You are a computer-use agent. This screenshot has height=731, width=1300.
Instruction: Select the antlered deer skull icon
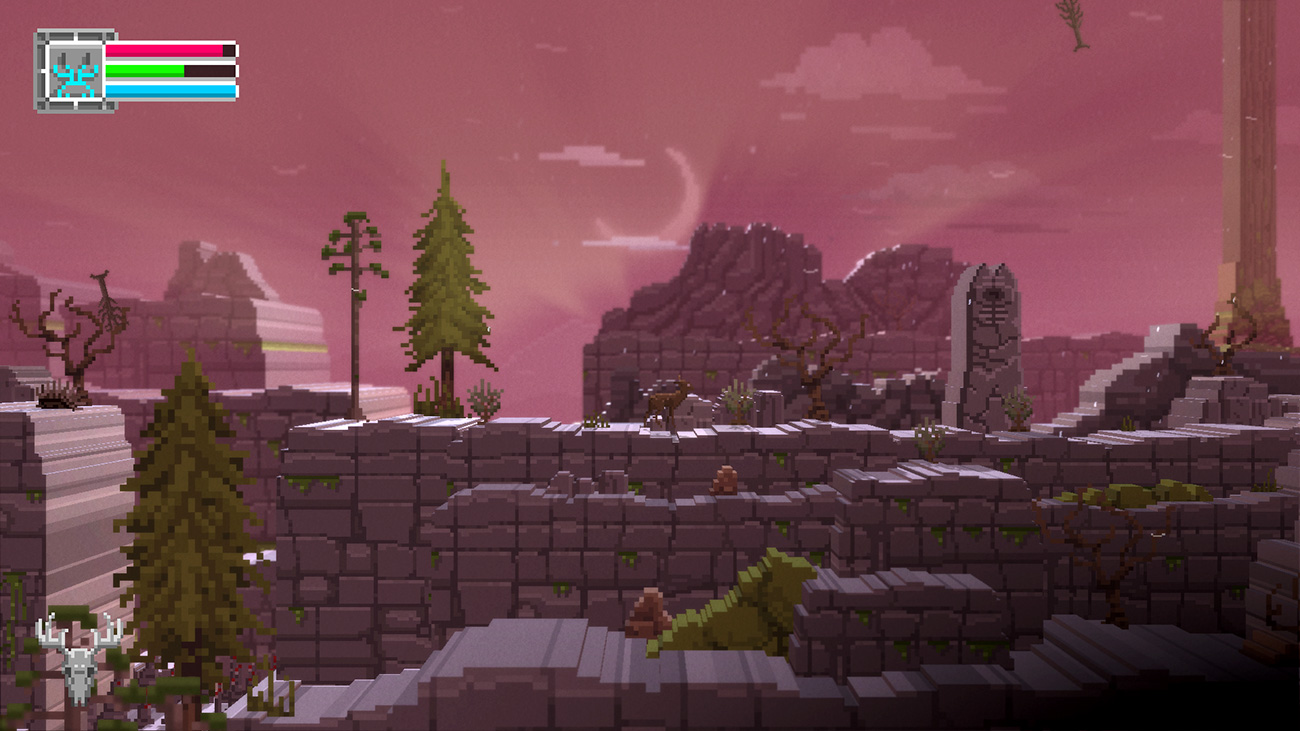click(78, 658)
